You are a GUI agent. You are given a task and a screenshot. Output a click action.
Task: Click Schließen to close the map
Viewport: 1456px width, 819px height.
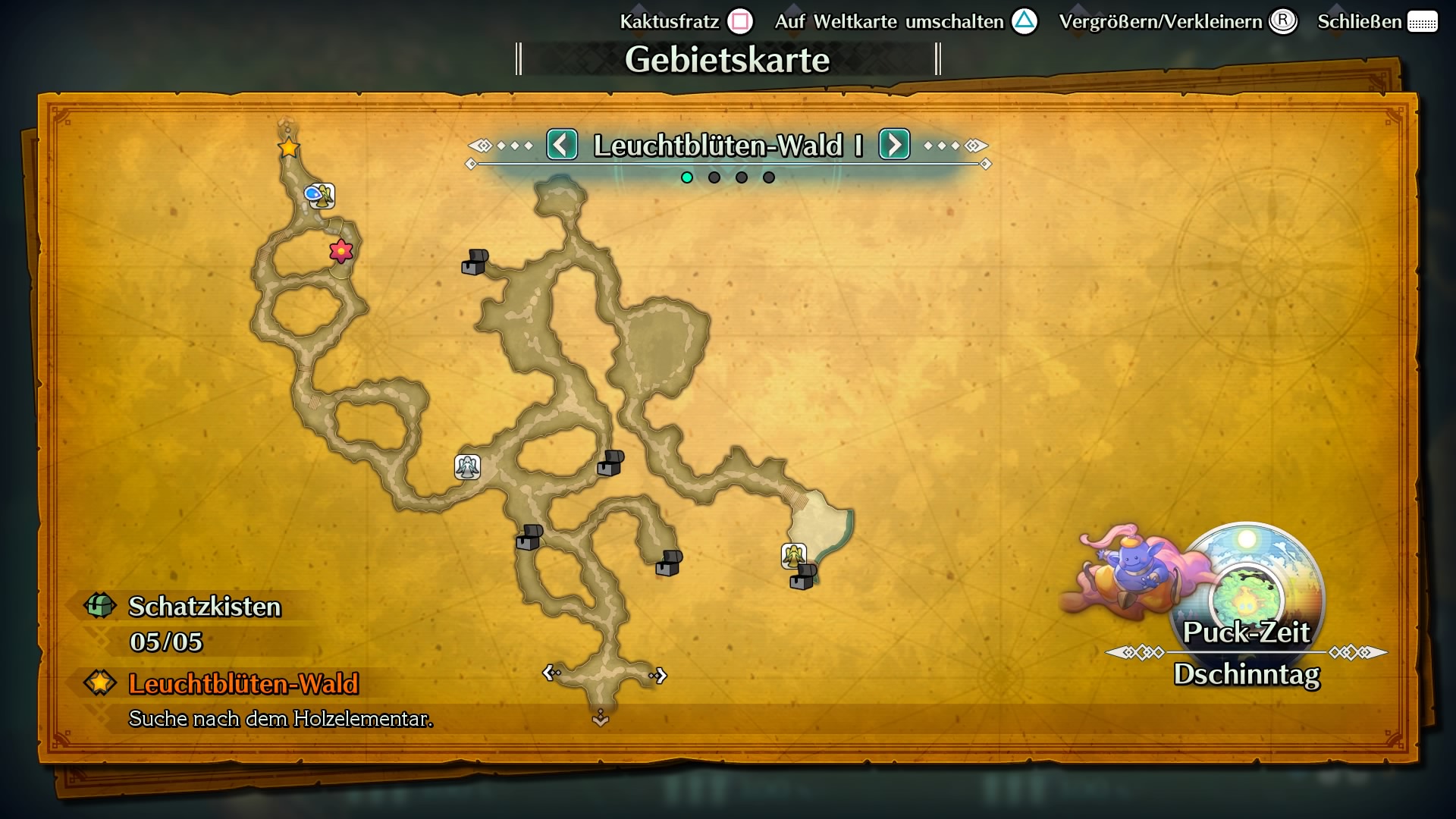tap(1359, 21)
